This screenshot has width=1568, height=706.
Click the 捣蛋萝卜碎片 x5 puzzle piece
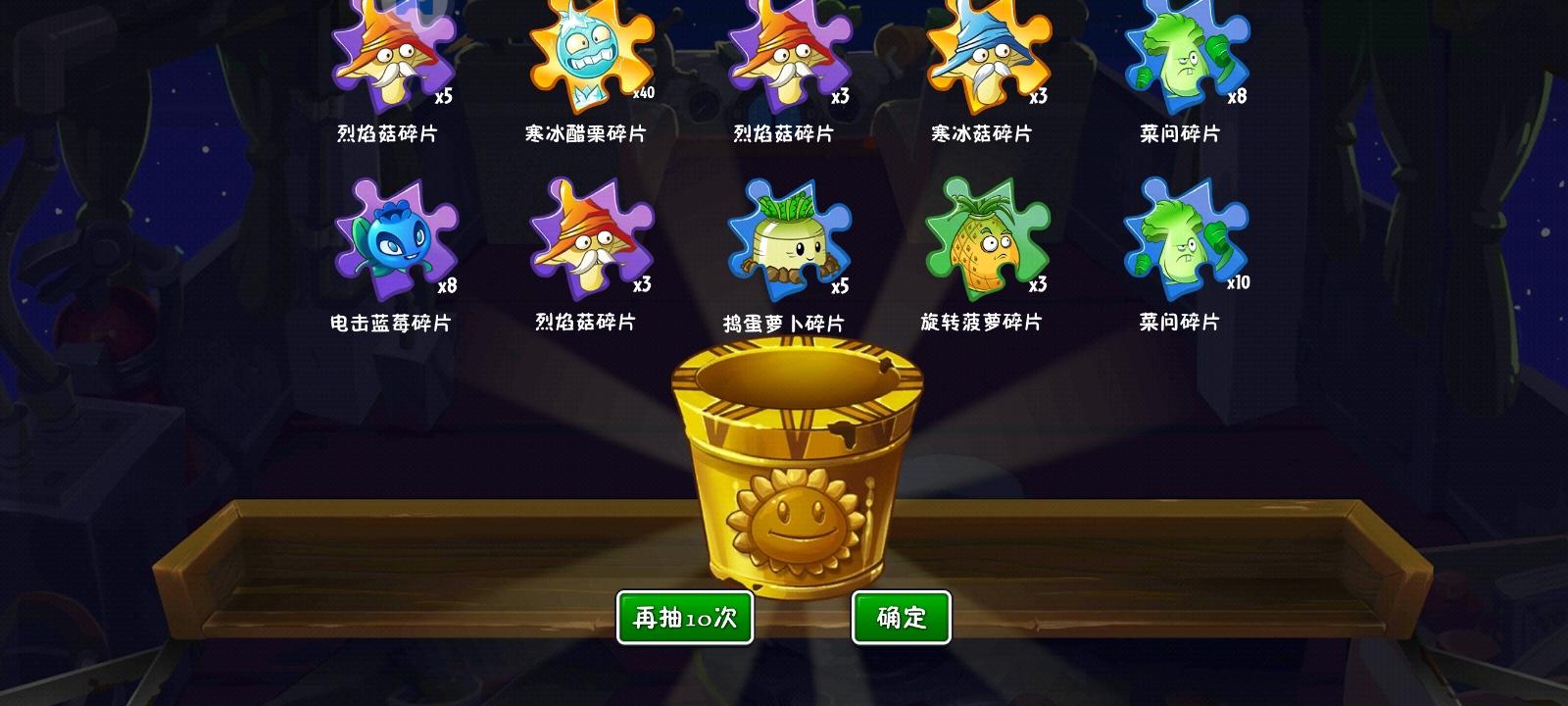click(784, 240)
